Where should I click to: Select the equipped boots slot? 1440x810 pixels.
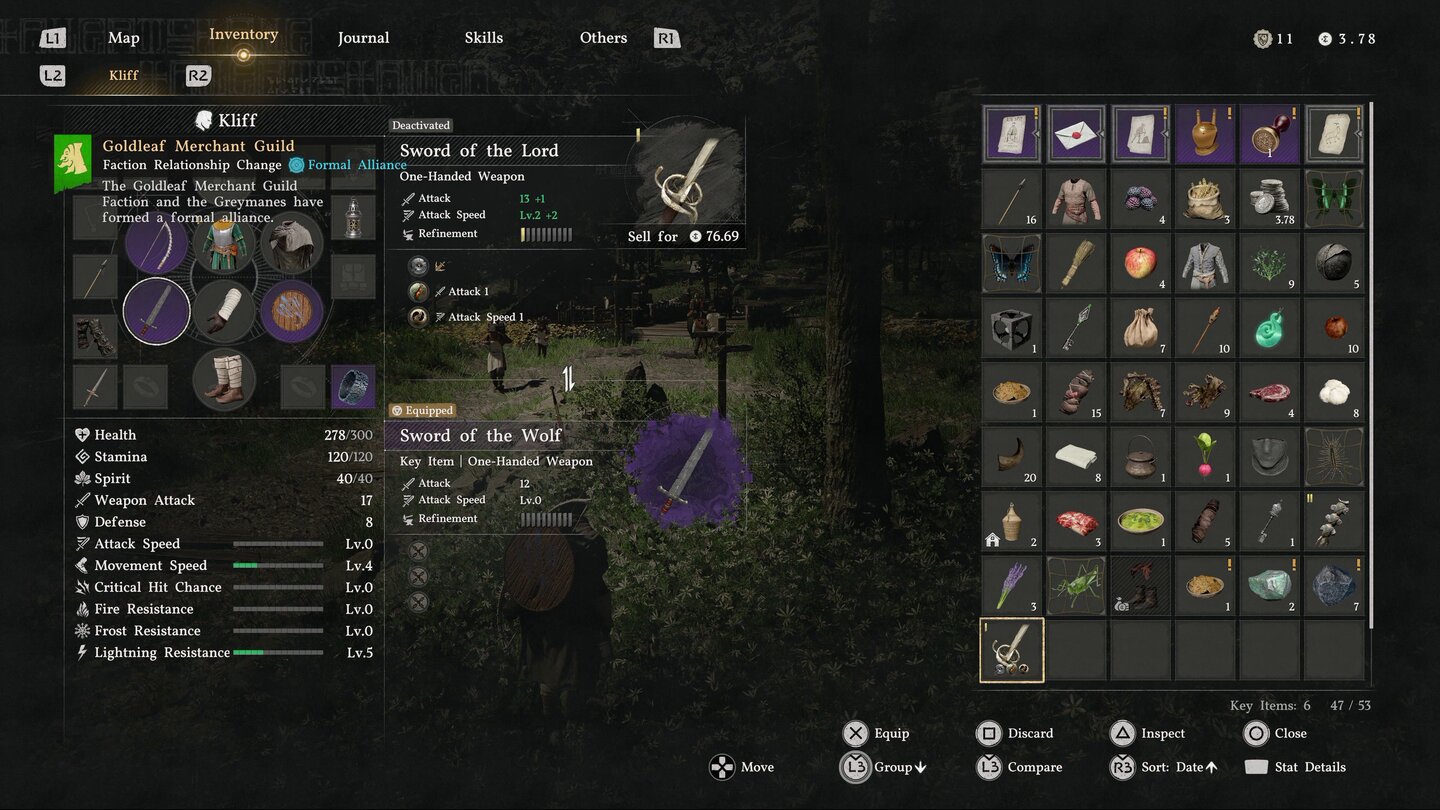(224, 380)
